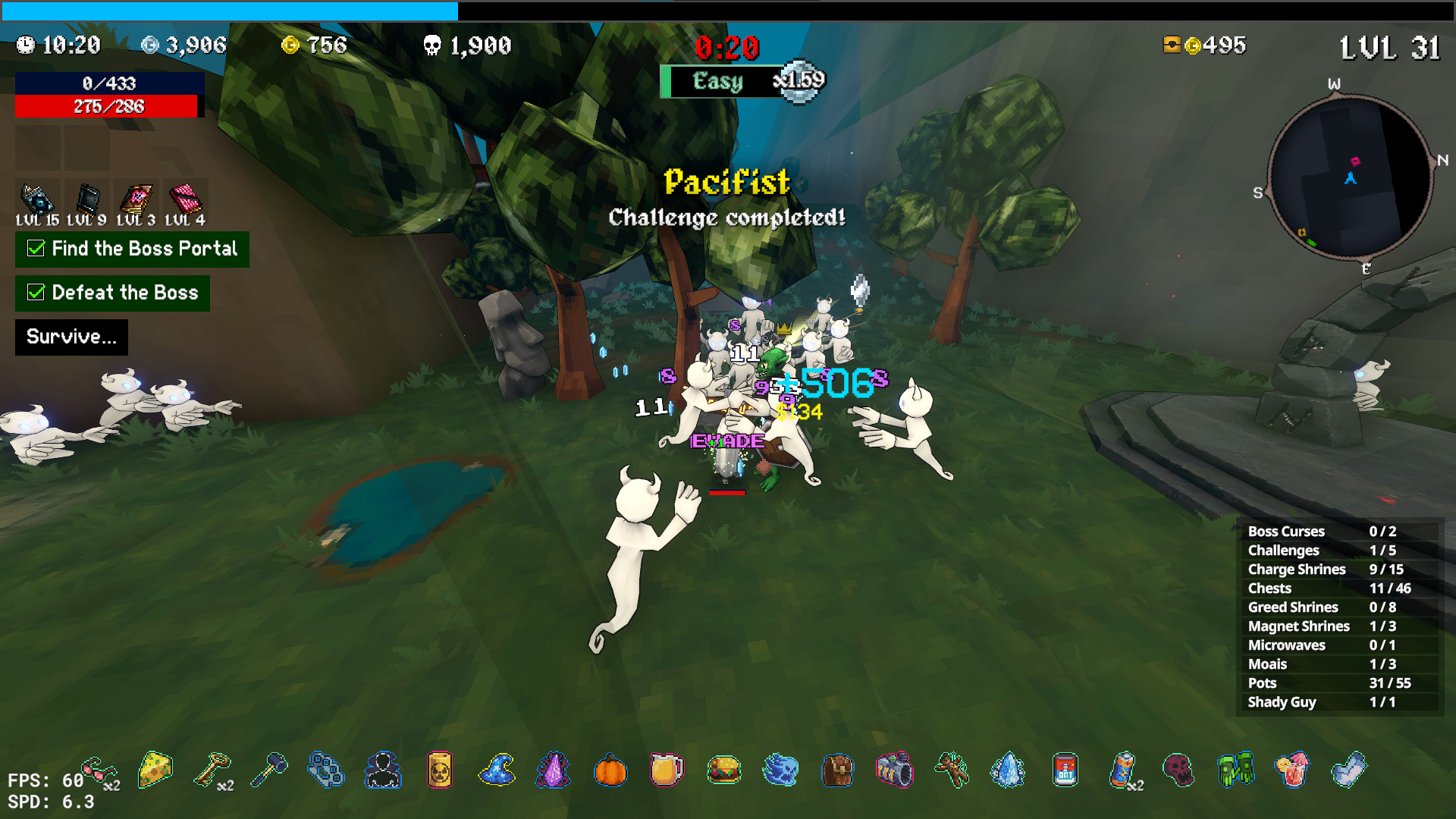The height and width of the screenshot is (819, 1456).
Task: Click the voodoo doll item
Action: point(952,770)
